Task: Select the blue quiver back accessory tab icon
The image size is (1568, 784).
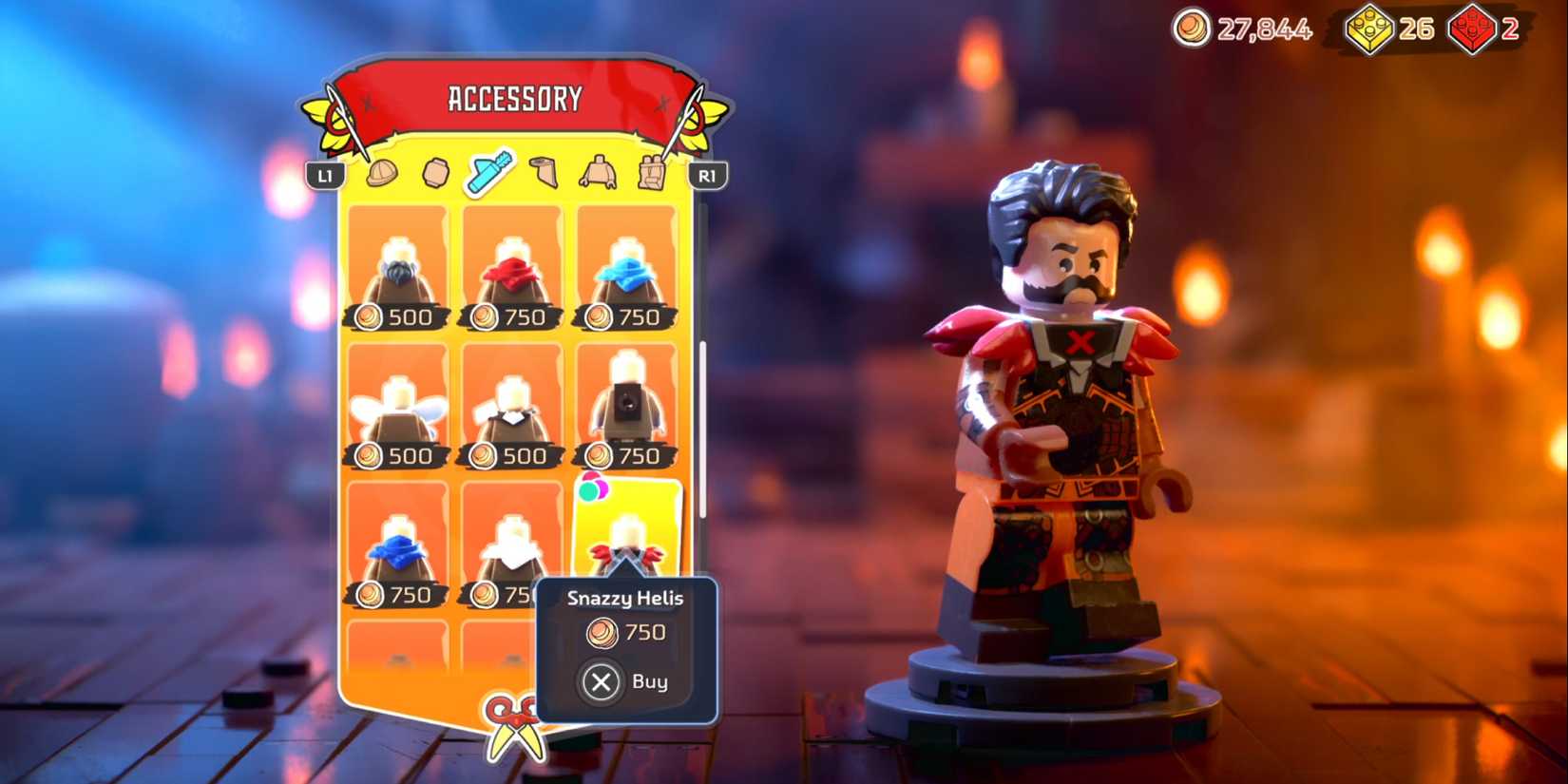Action: [x=488, y=170]
